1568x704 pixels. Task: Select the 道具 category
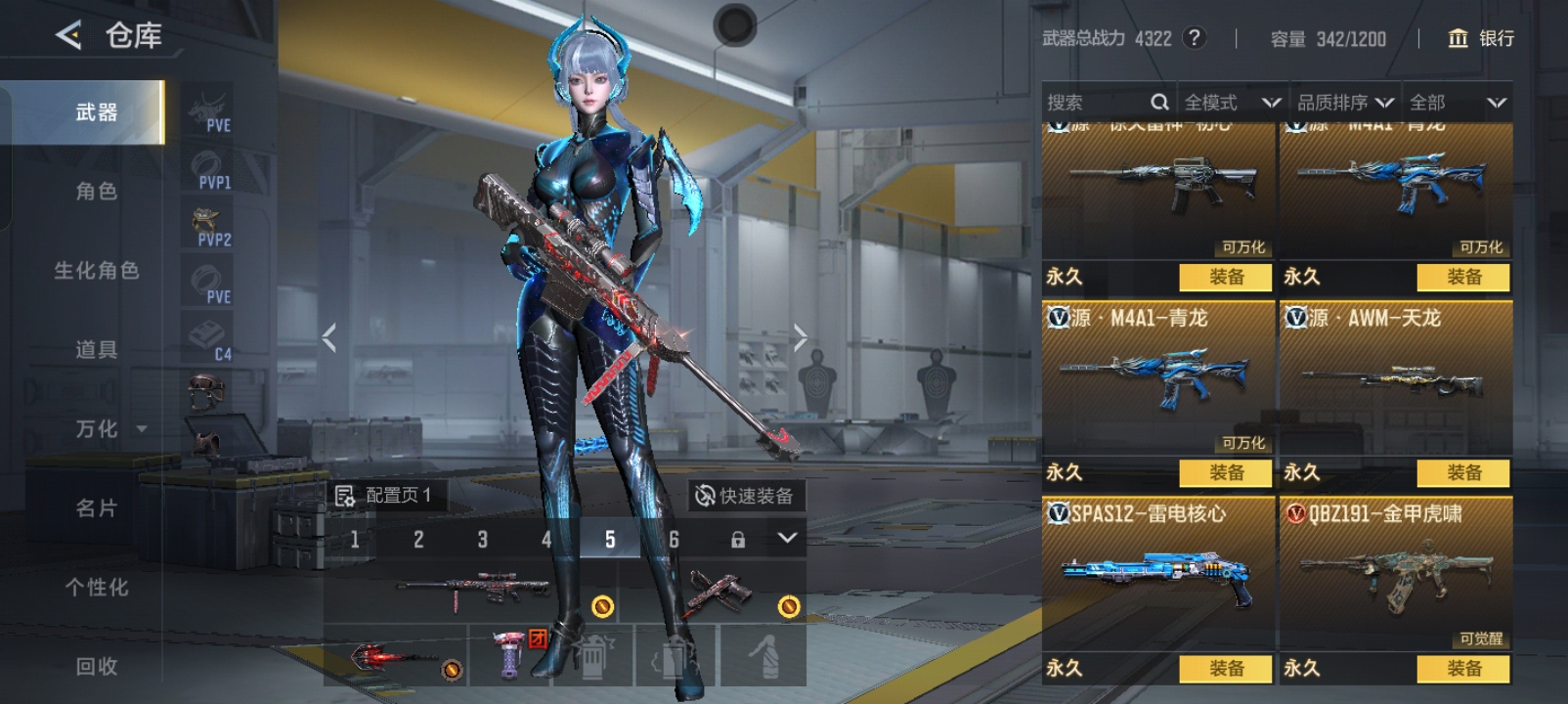click(x=96, y=350)
